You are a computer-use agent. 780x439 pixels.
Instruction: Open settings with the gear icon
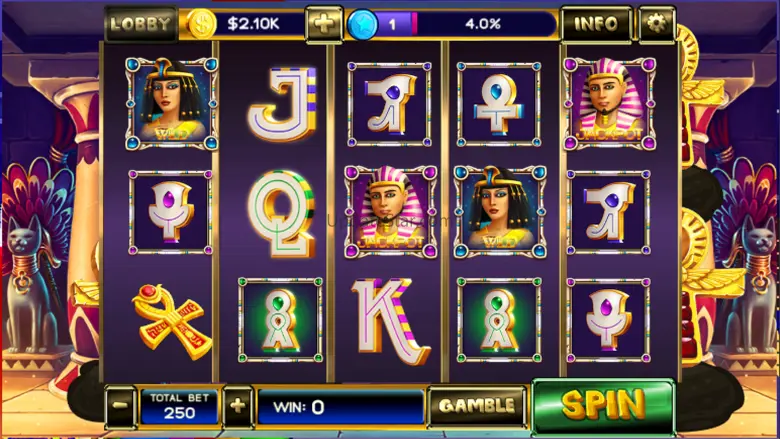656,23
